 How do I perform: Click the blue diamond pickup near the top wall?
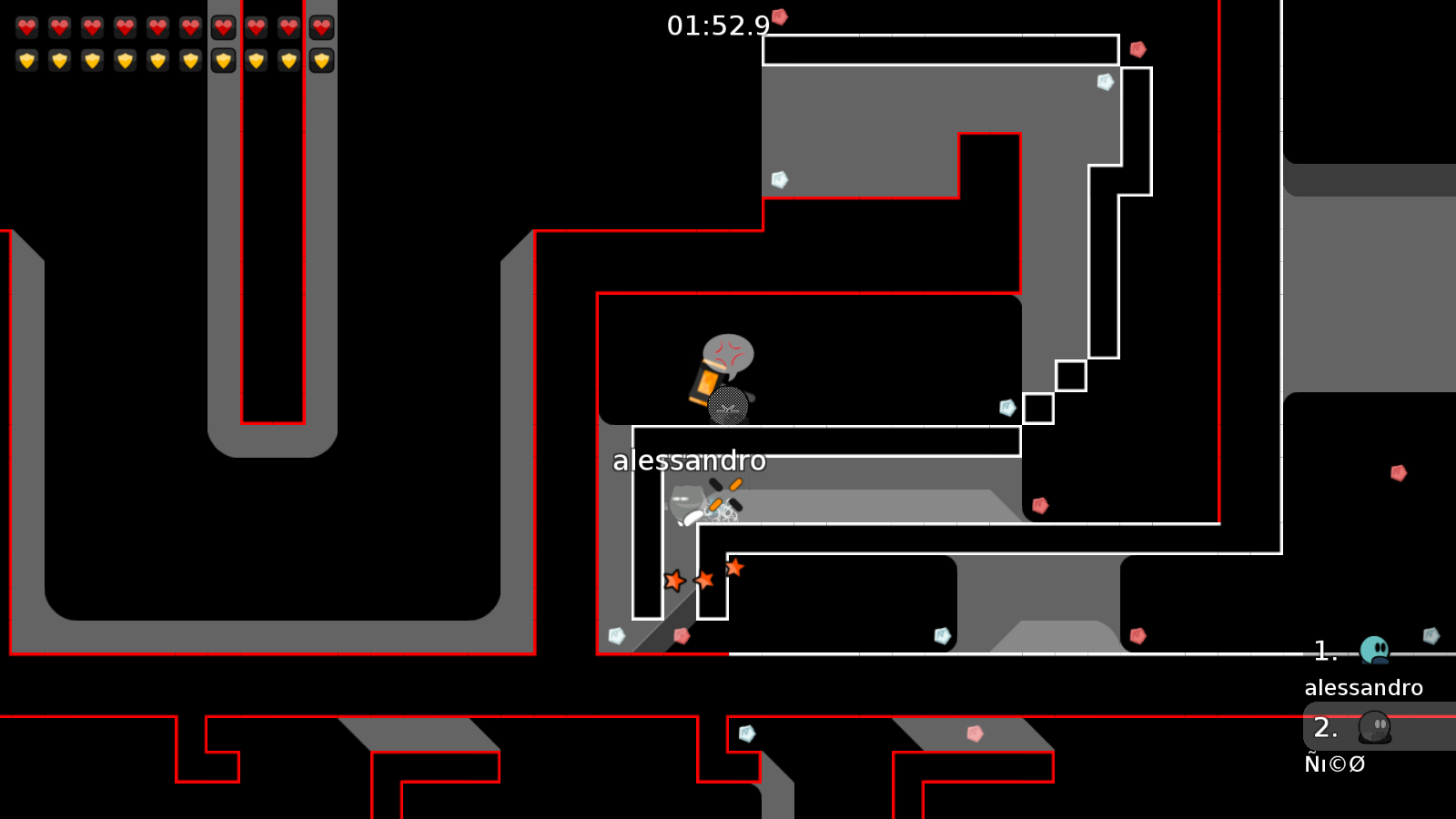pos(1107,82)
